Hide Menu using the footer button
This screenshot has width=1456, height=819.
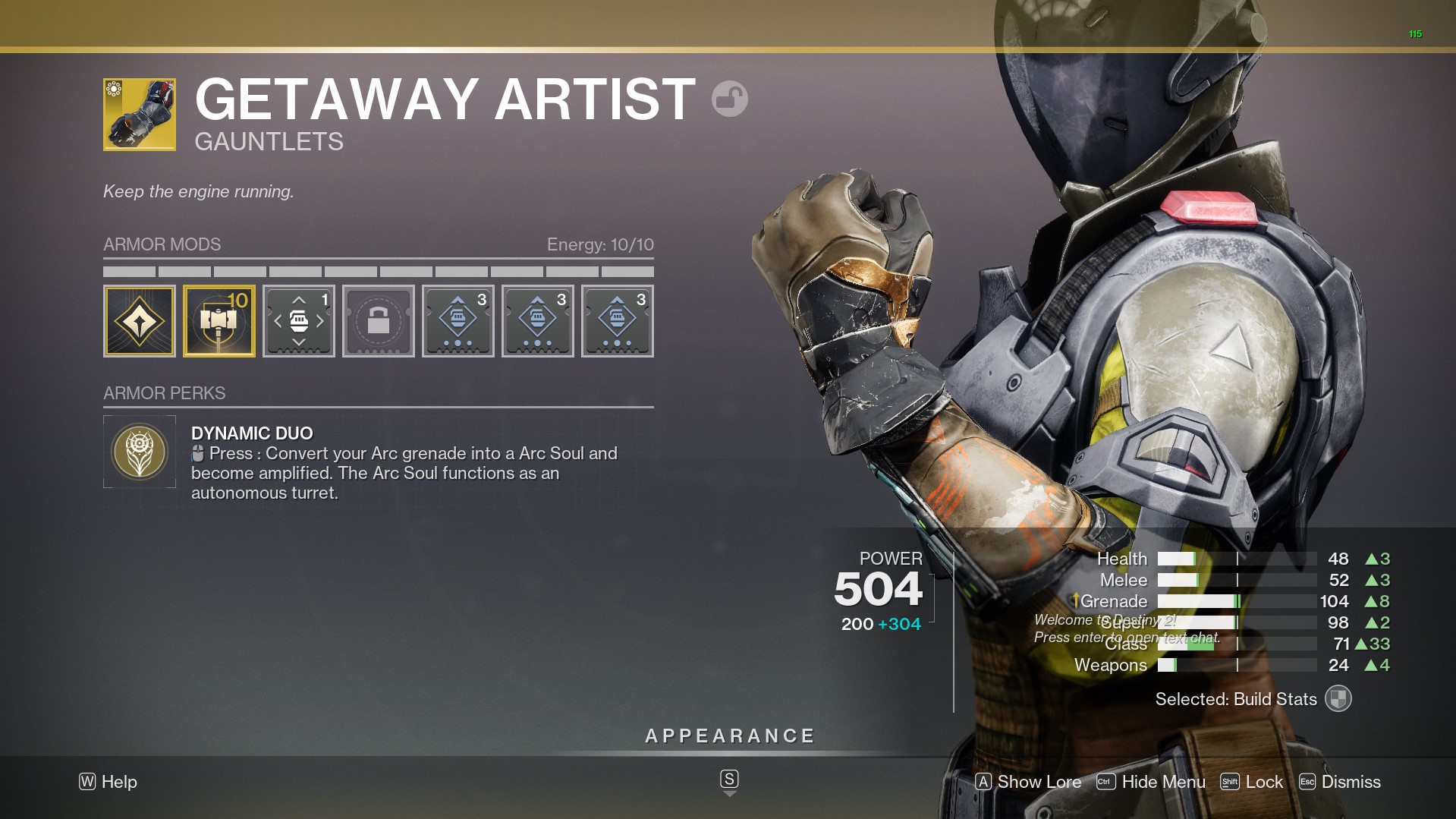pyautogui.click(x=1151, y=782)
